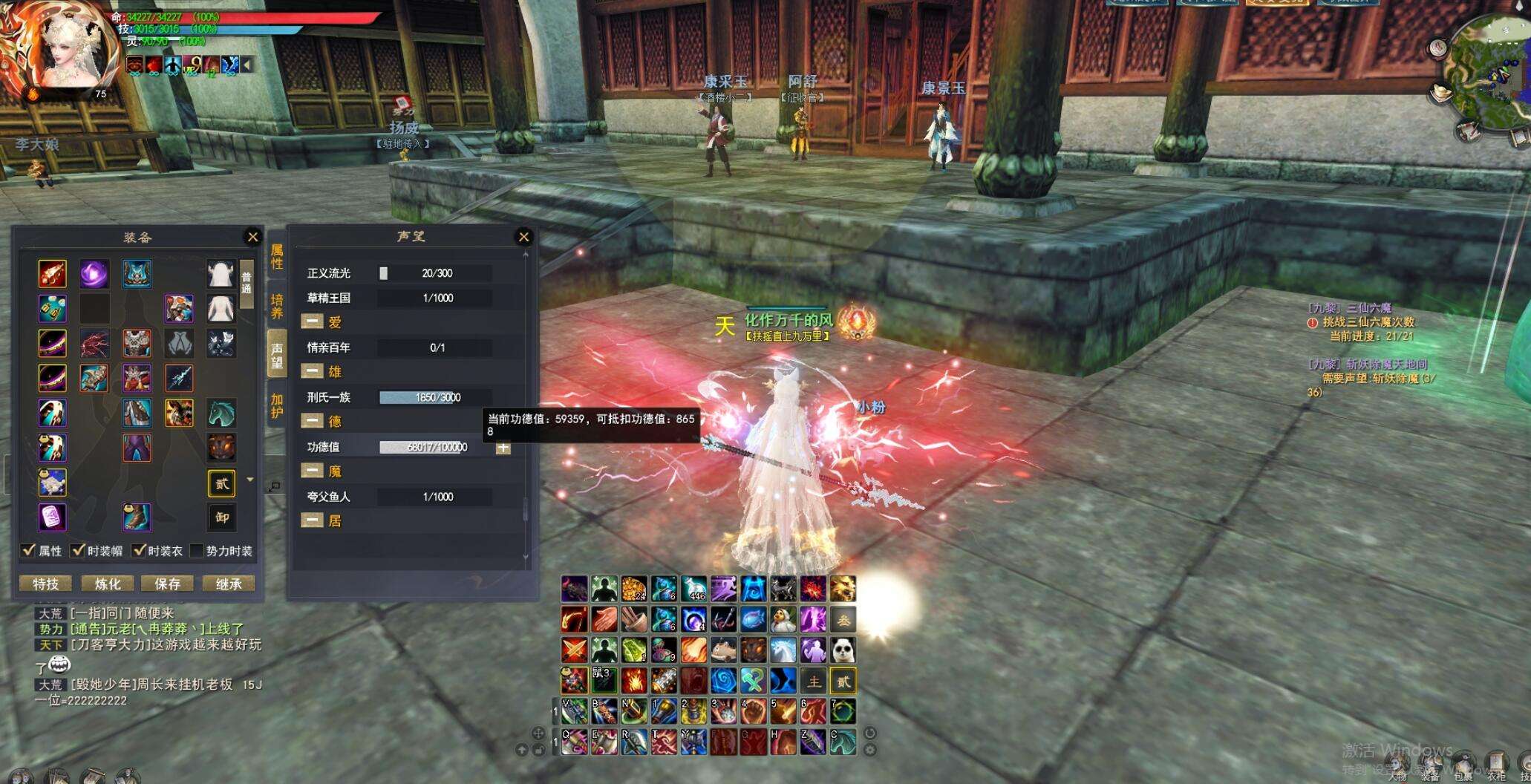The height and width of the screenshot is (784, 1531).
Task: Click the 特技 button
Action: click(x=45, y=584)
